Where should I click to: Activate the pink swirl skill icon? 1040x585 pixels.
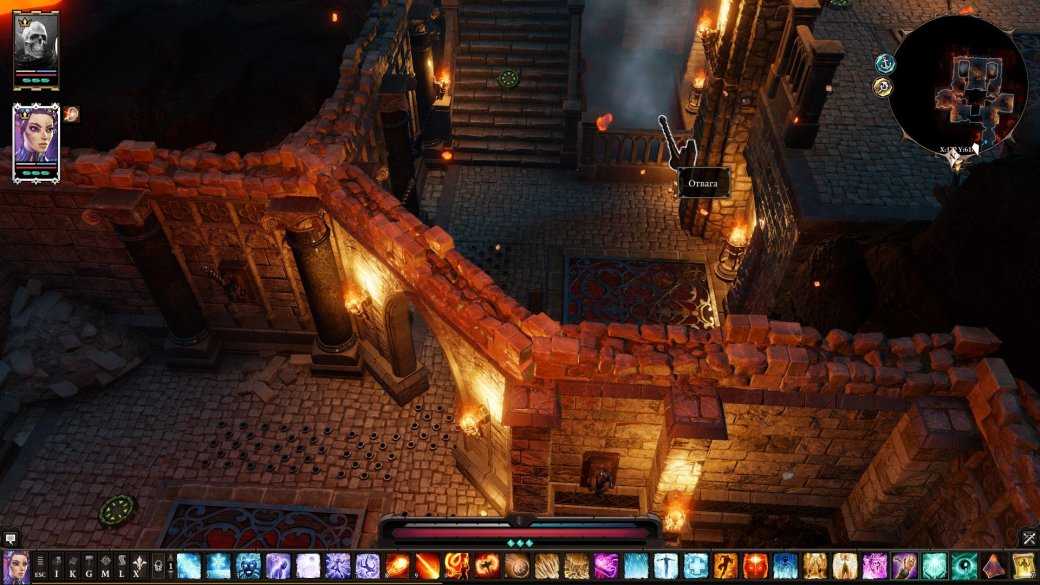[x=606, y=567]
